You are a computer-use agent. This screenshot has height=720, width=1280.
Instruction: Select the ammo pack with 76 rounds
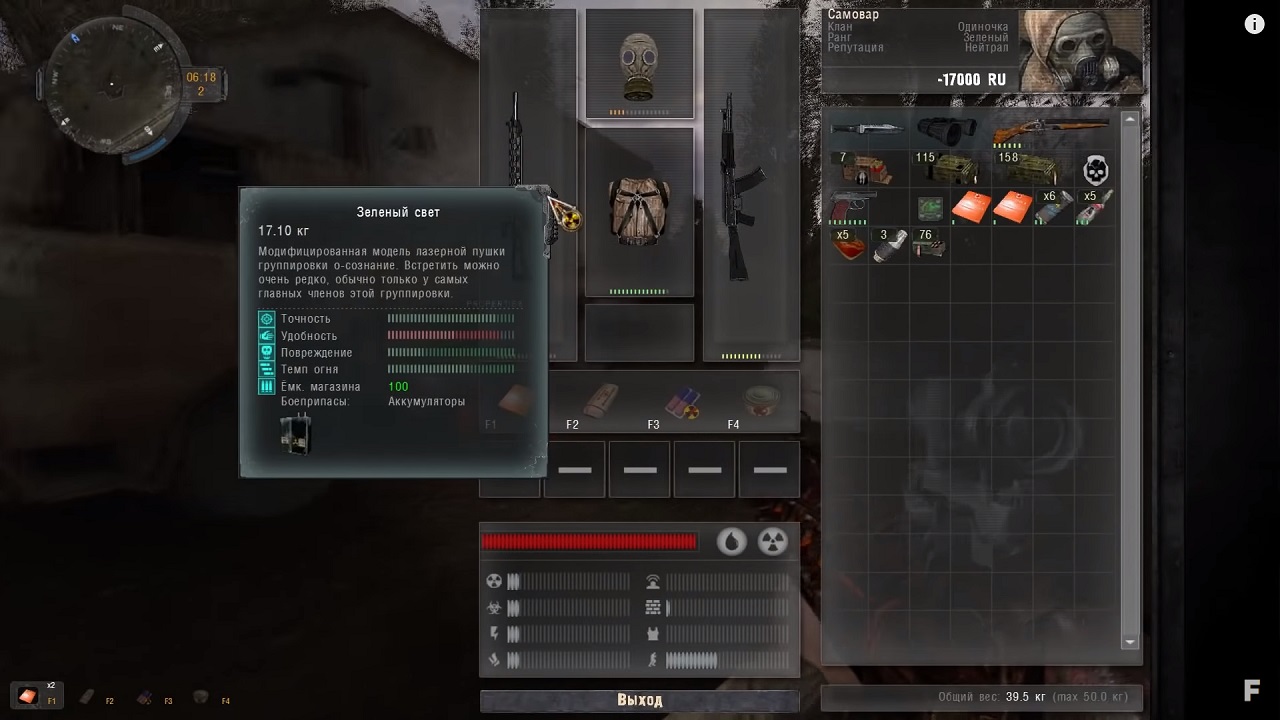pos(929,247)
